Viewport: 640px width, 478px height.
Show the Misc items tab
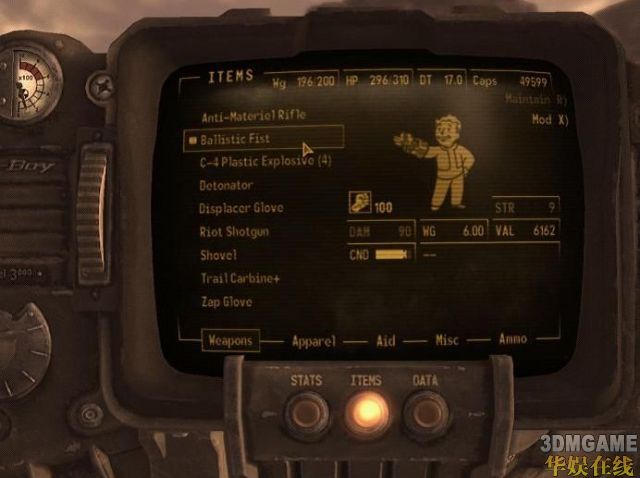click(446, 341)
